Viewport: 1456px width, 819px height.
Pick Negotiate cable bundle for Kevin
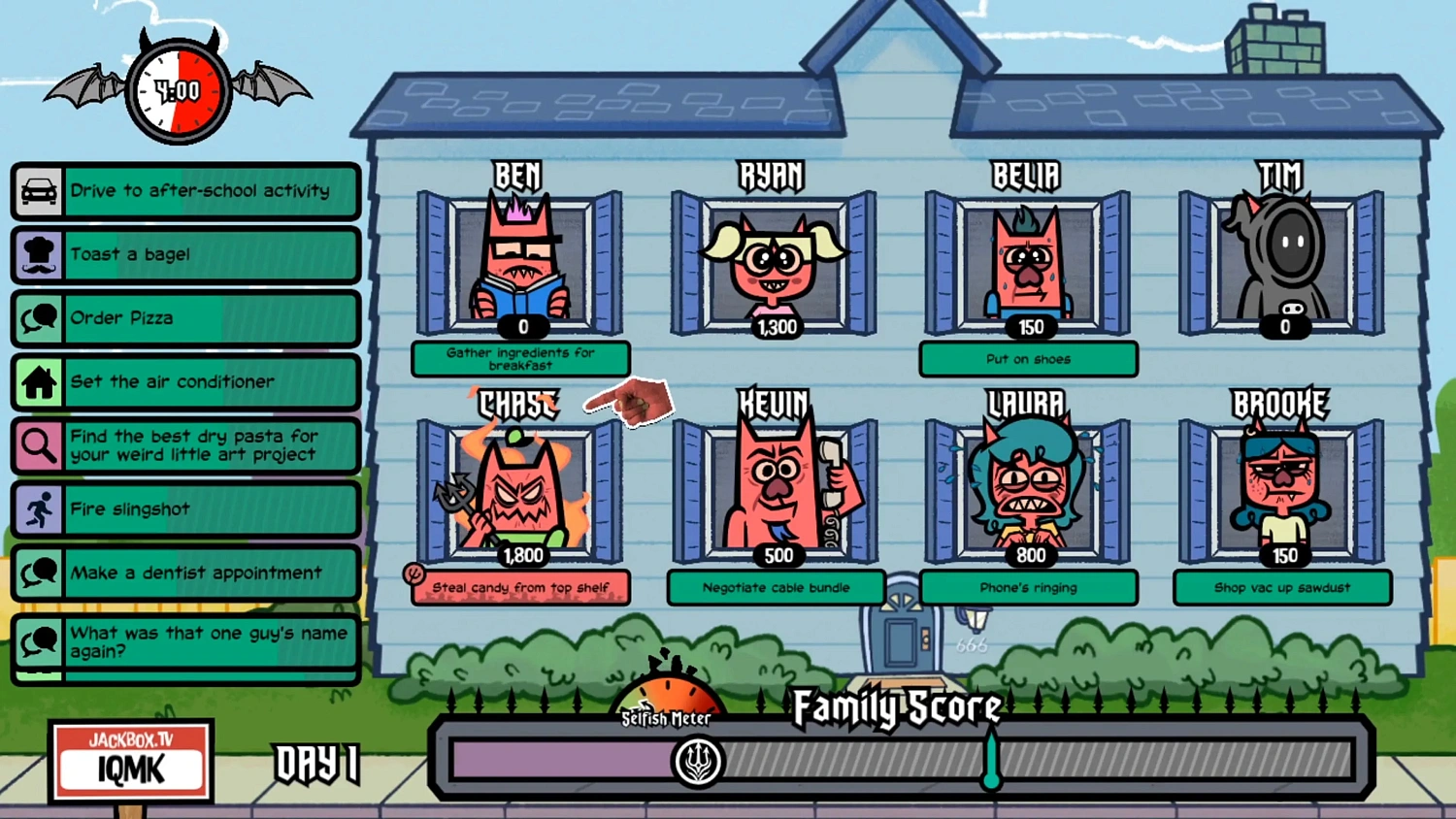tap(776, 587)
